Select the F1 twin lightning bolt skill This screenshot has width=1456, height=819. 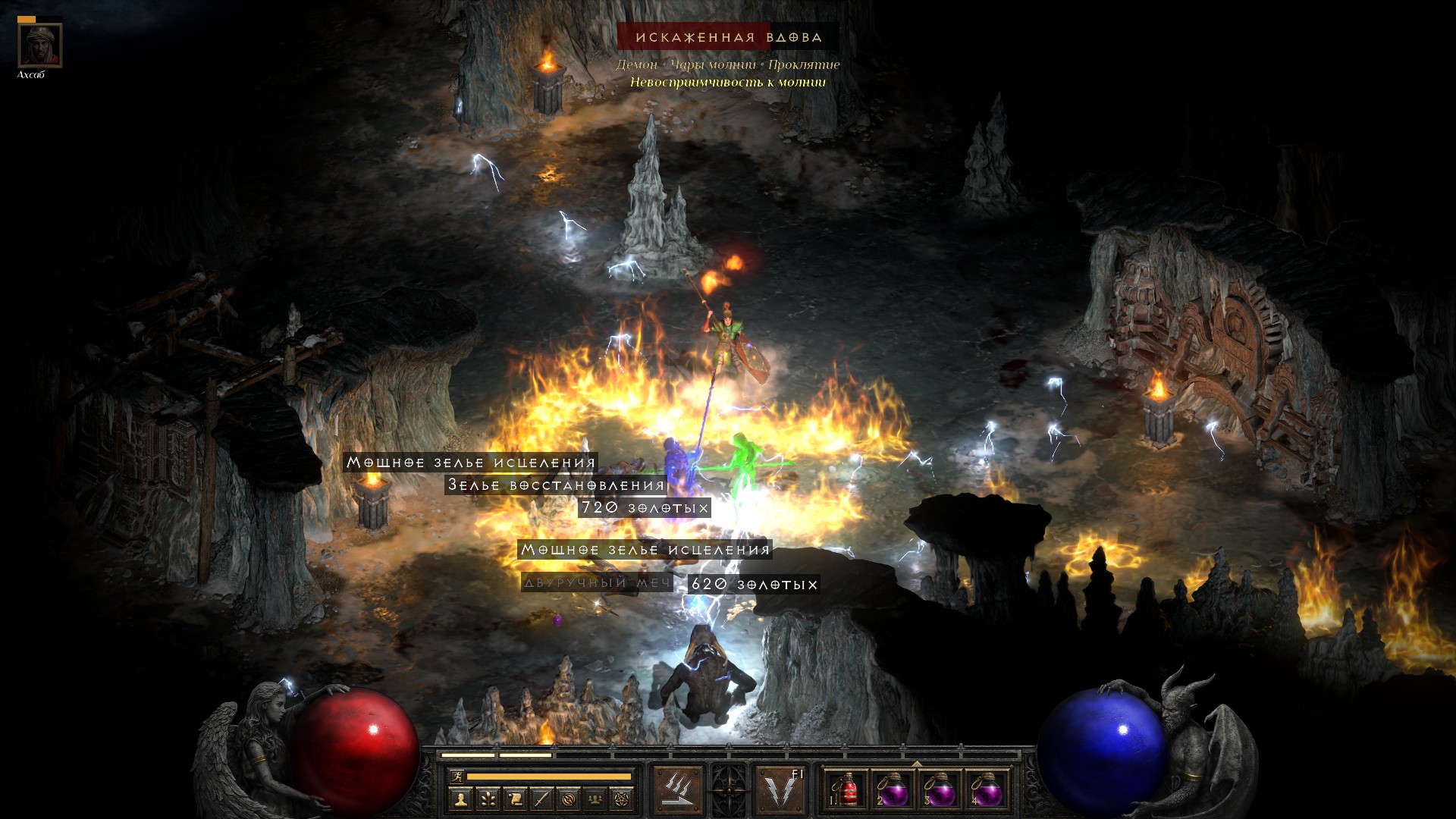(x=781, y=790)
